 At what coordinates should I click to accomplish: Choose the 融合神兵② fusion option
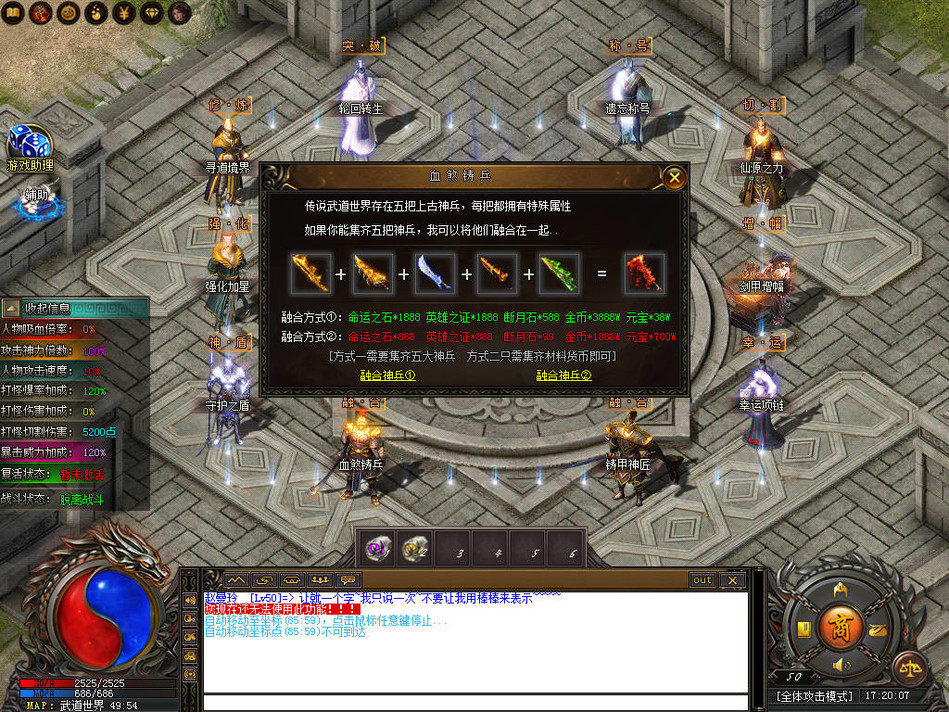coord(564,376)
